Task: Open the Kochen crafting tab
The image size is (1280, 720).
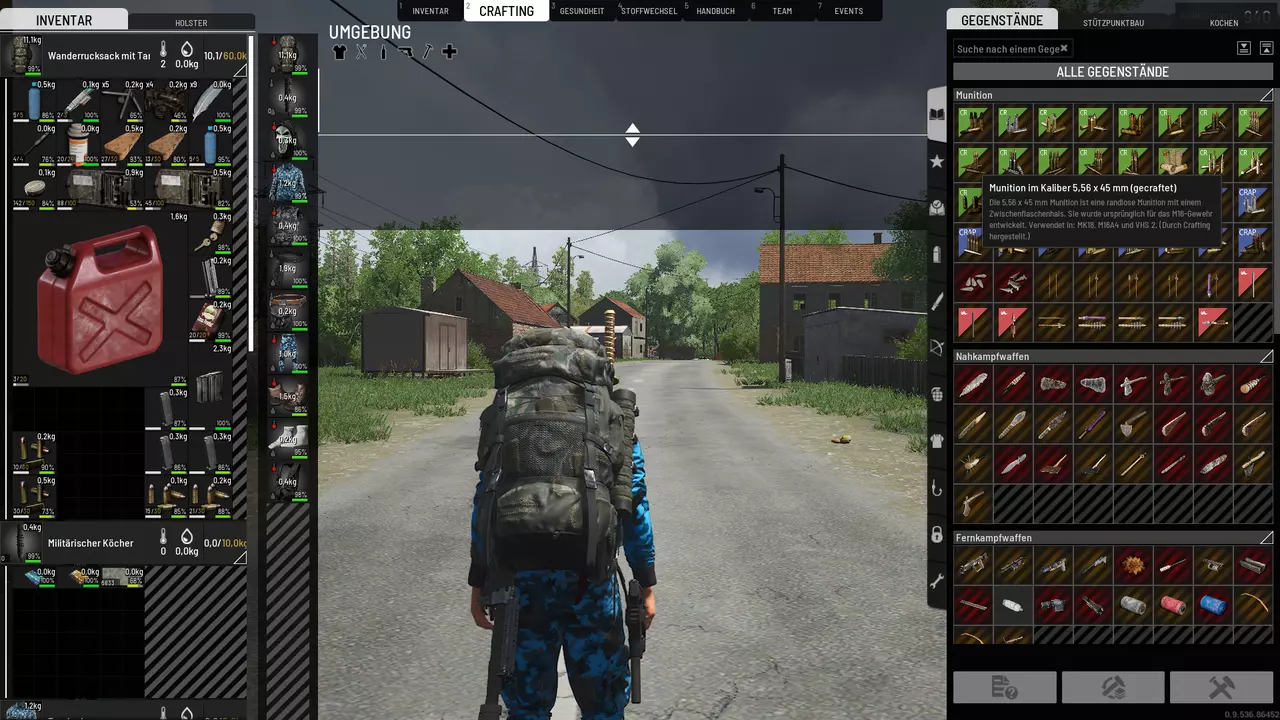Action: (x=1223, y=22)
